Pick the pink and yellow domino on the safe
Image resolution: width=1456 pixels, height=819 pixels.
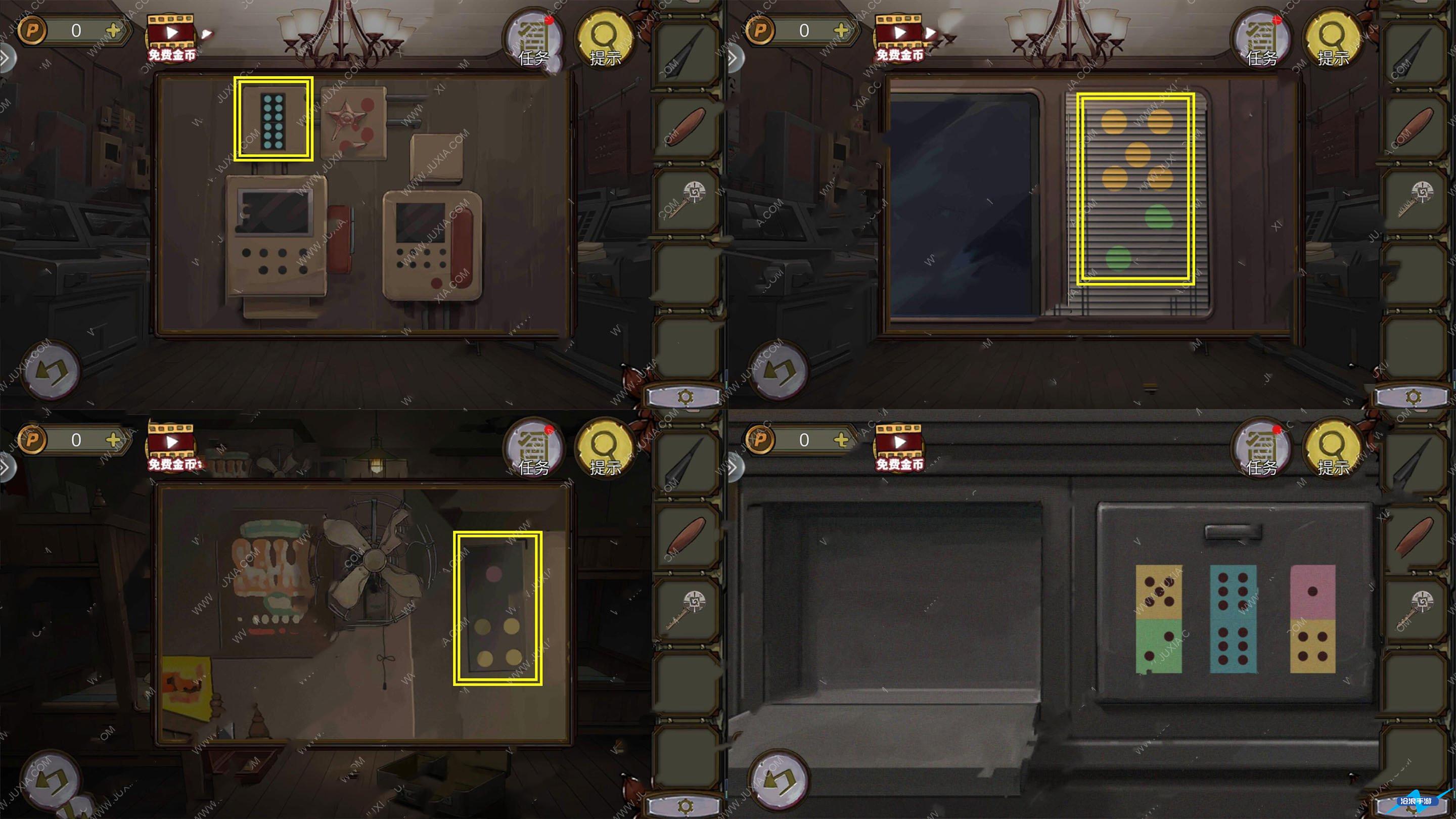tap(1312, 619)
